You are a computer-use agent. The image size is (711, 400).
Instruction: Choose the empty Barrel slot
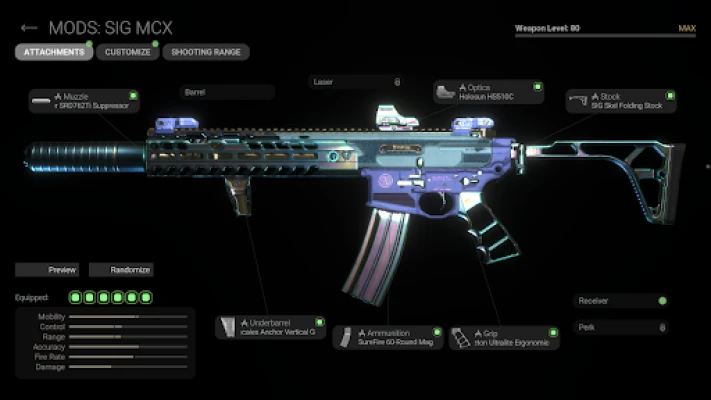click(x=226, y=92)
